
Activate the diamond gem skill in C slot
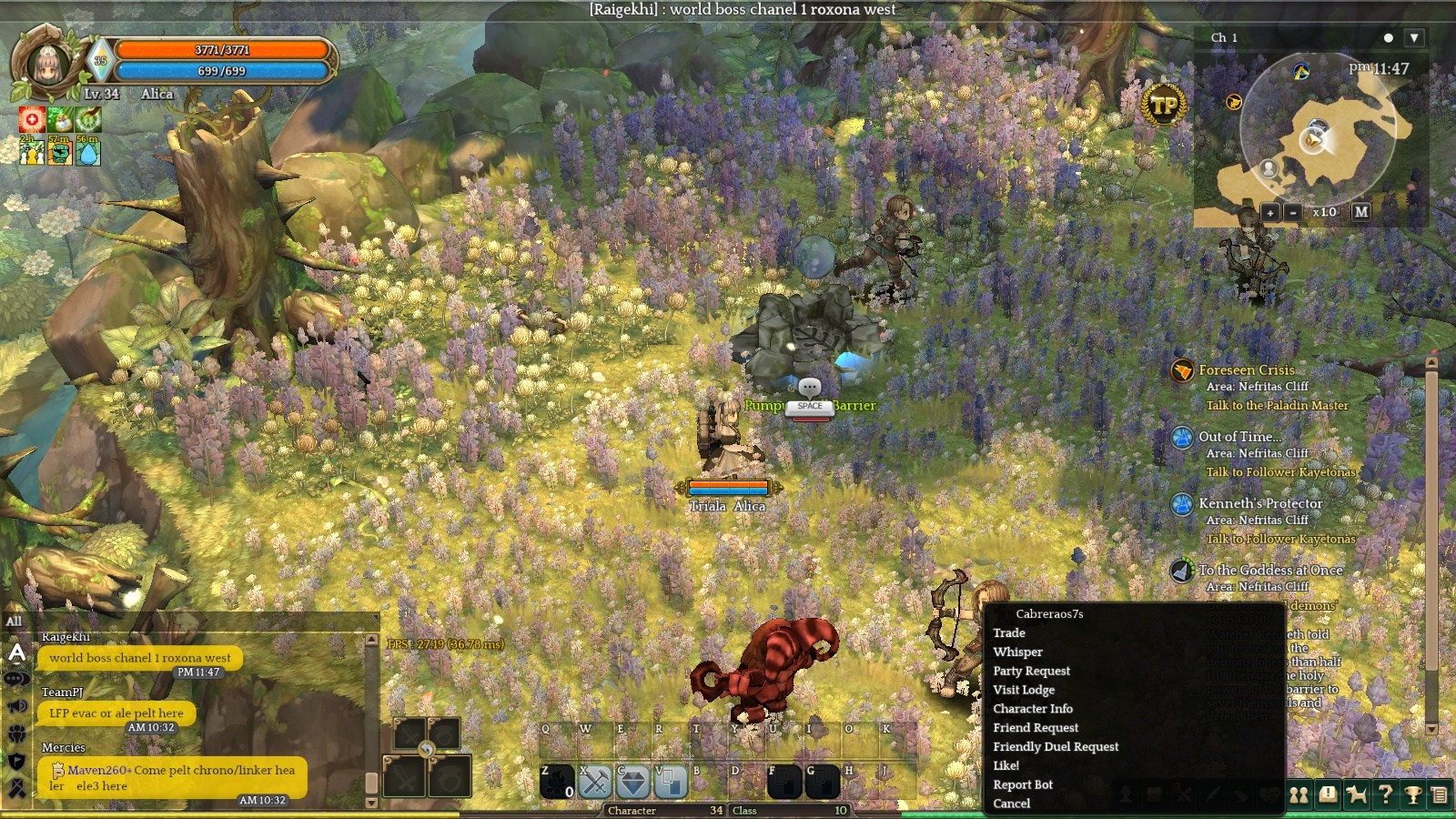click(x=633, y=782)
